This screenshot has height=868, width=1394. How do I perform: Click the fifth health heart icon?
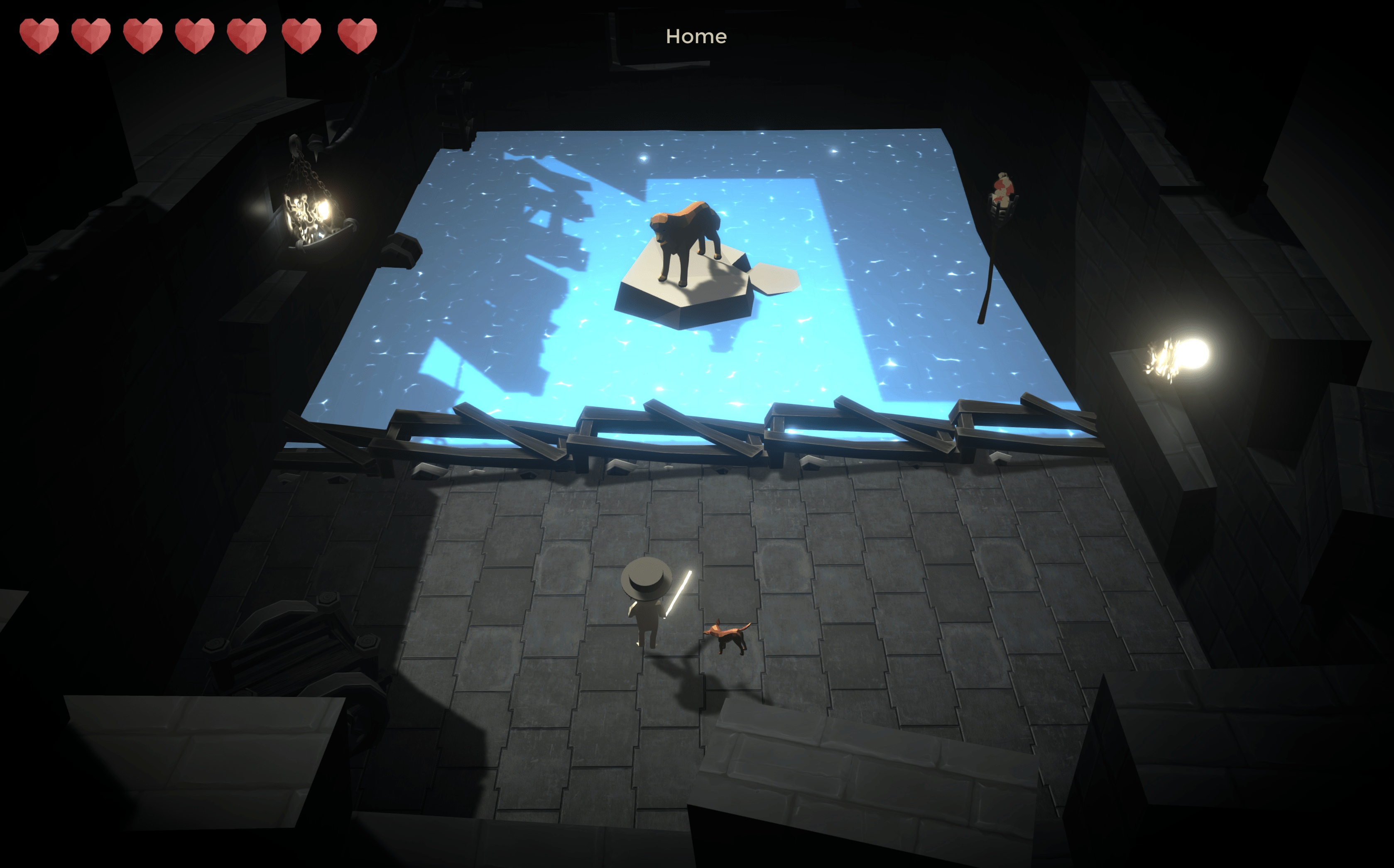pyautogui.click(x=247, y=36)
